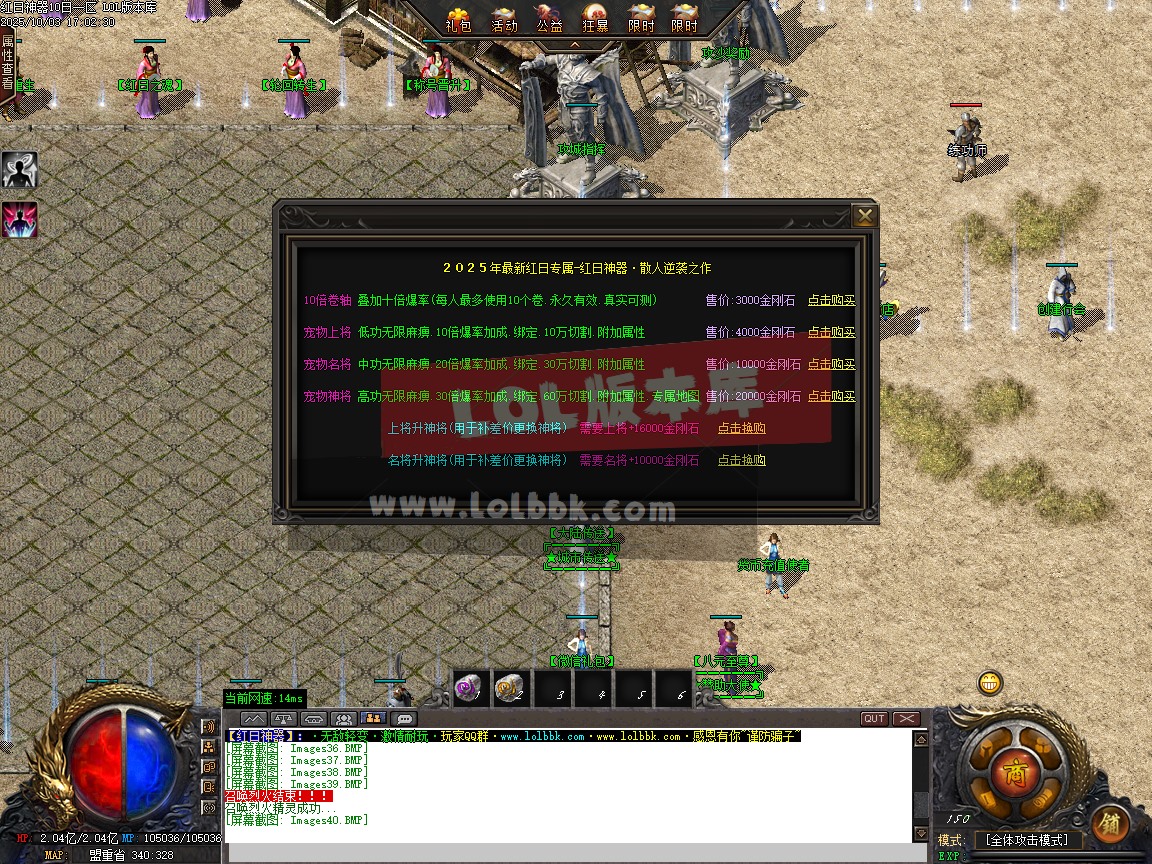Purchase the 宠物上将 for 4000 金刚石
Viewport: 1152px width, 864px height.
(x=831, y=332)
